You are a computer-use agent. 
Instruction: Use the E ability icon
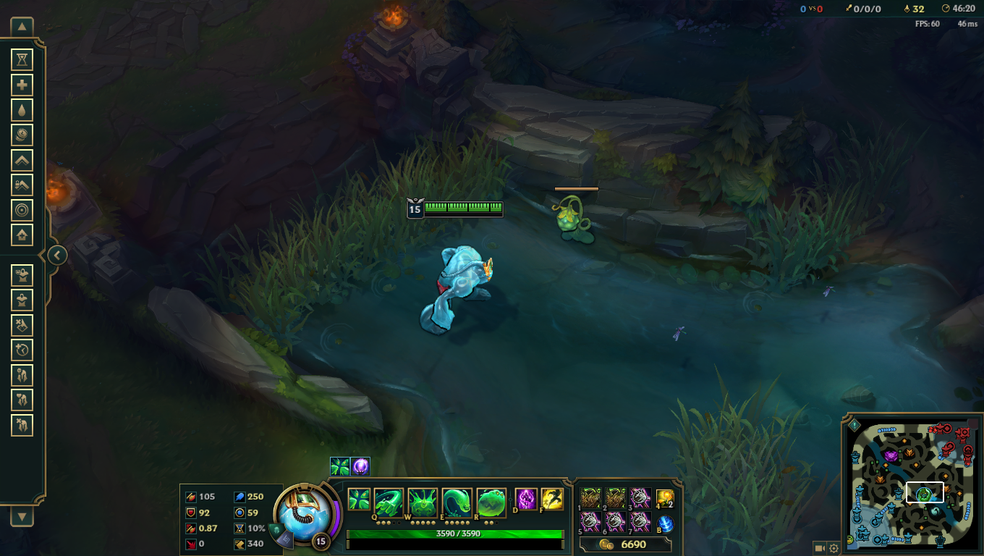[x=456, y=502]
